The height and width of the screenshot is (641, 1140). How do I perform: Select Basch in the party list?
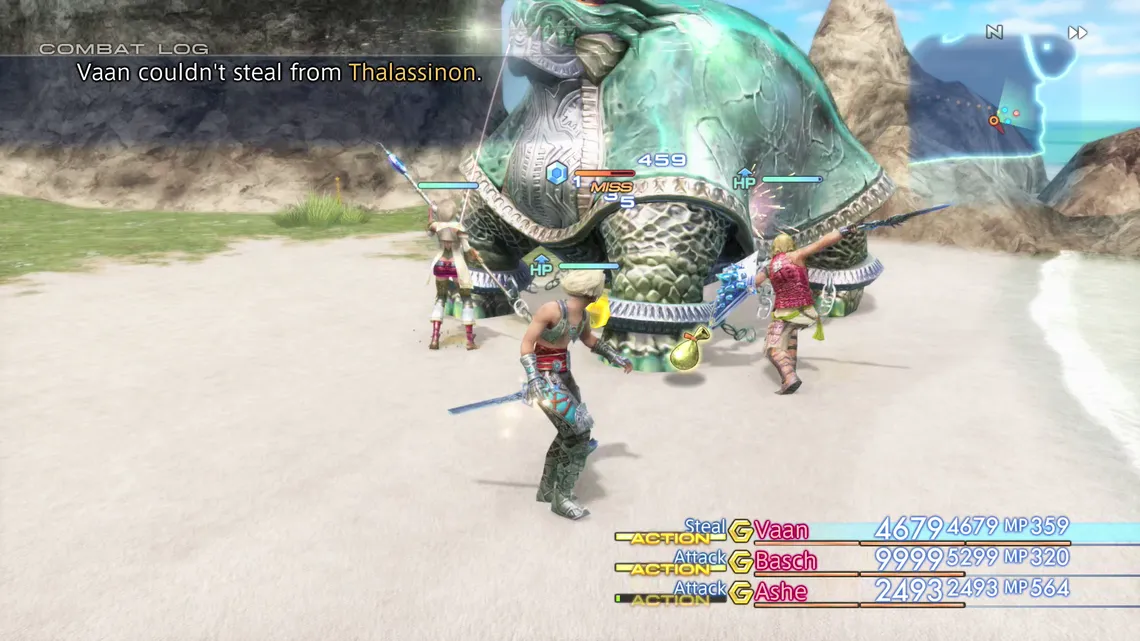click(786, 561)
